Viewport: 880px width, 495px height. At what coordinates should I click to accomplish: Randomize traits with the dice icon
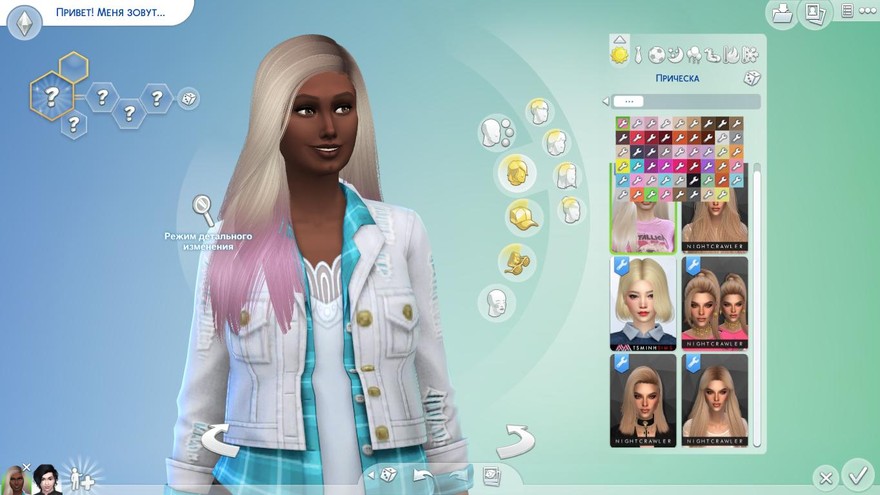click(x=188, y=98)
